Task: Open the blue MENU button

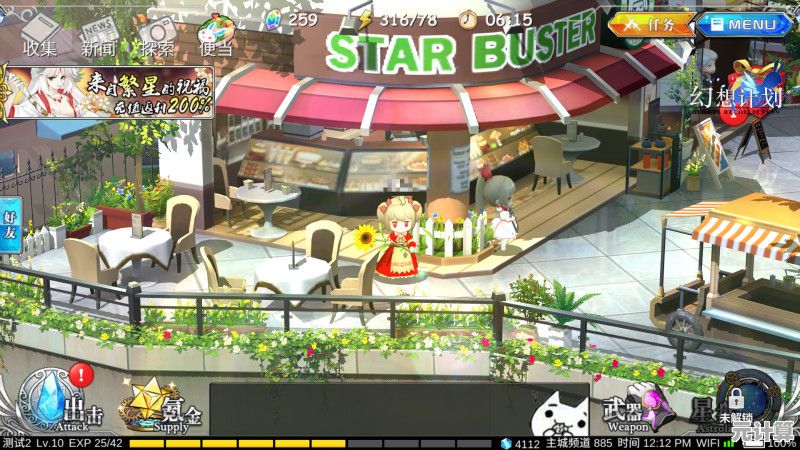Action: click(x=744, y=23)
